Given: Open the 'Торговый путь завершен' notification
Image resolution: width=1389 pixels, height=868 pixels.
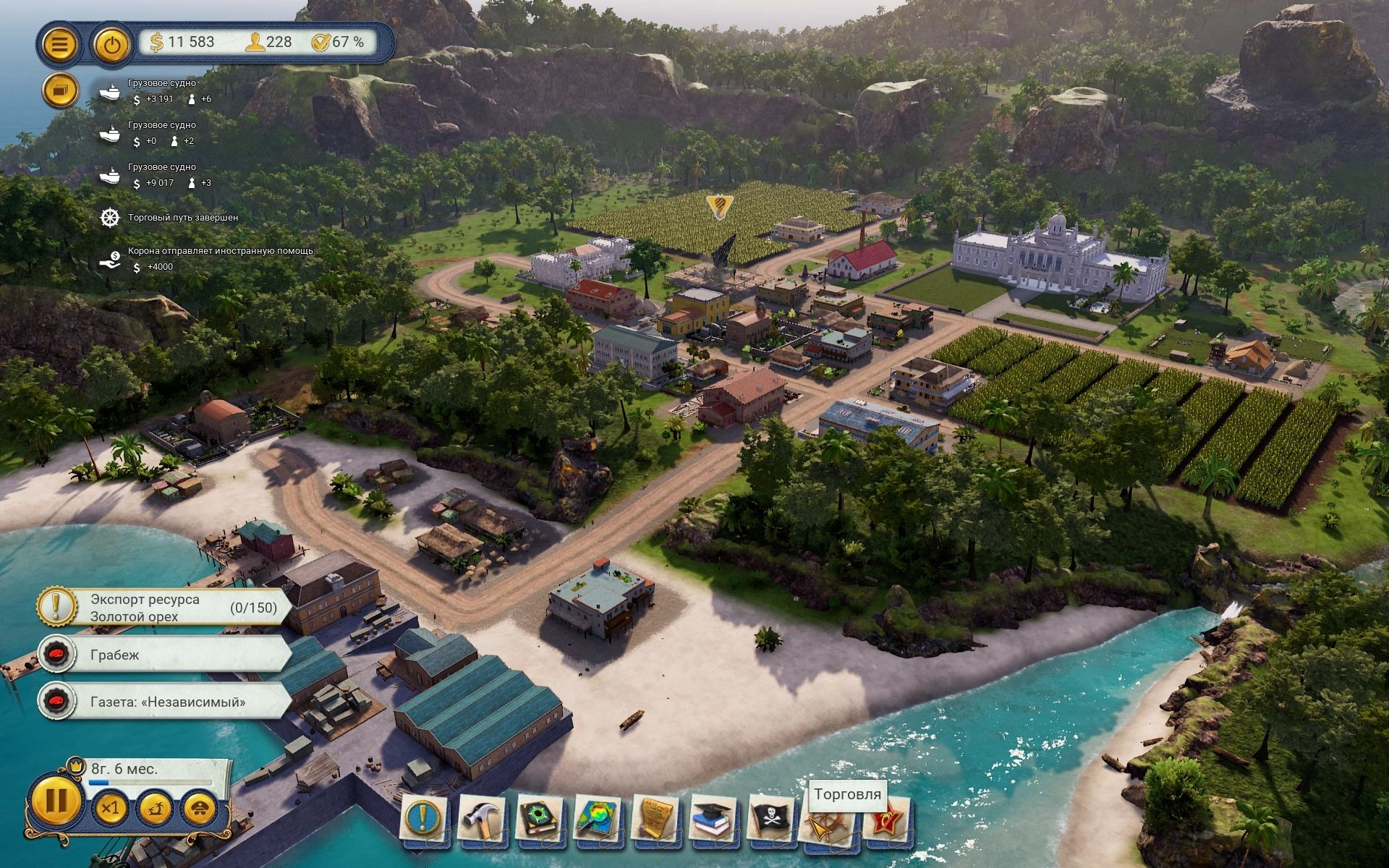Looking at the screenshot, I should click(x=182, y=217).
